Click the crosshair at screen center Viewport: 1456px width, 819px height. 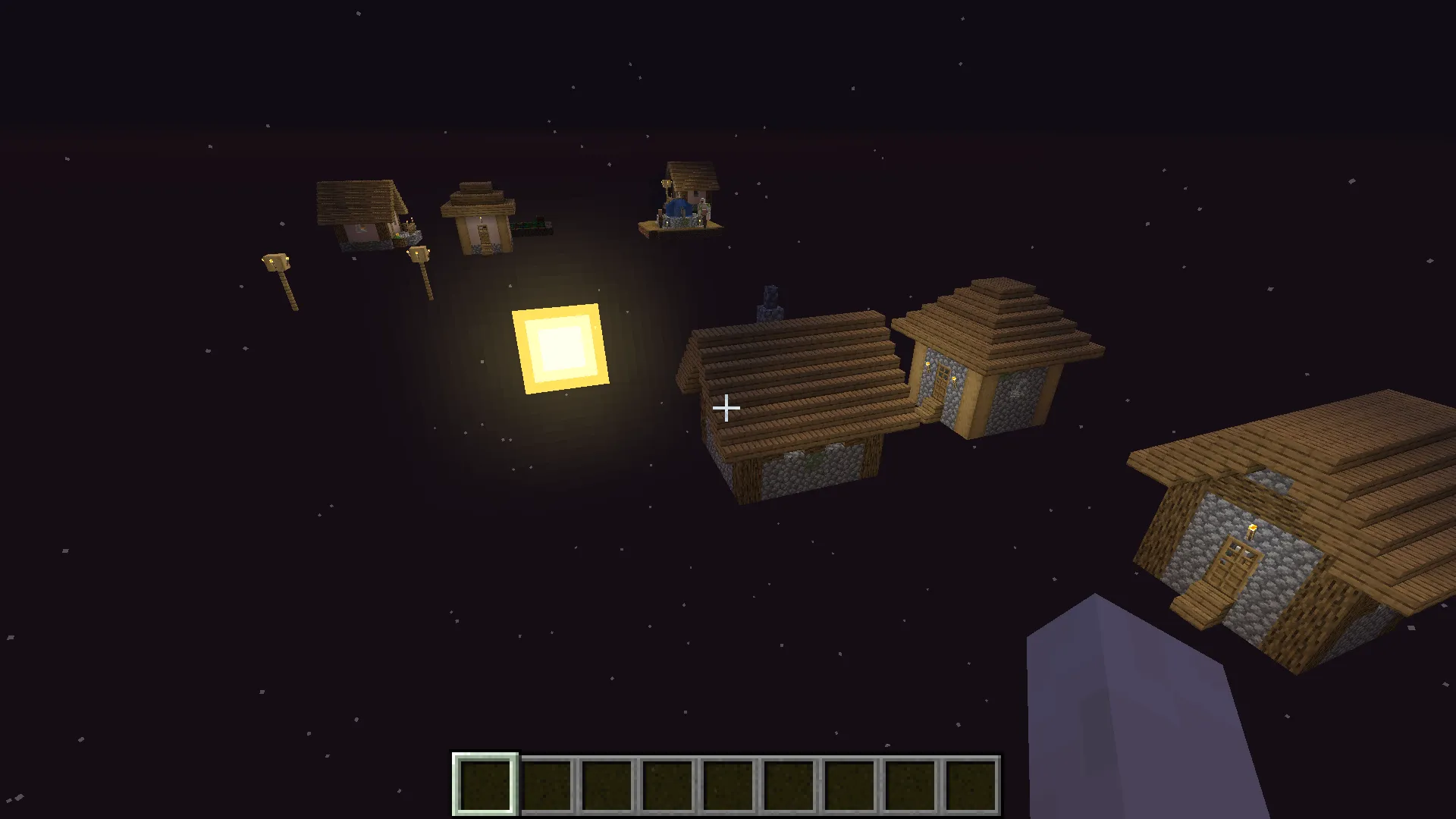(x=726, y=409)
